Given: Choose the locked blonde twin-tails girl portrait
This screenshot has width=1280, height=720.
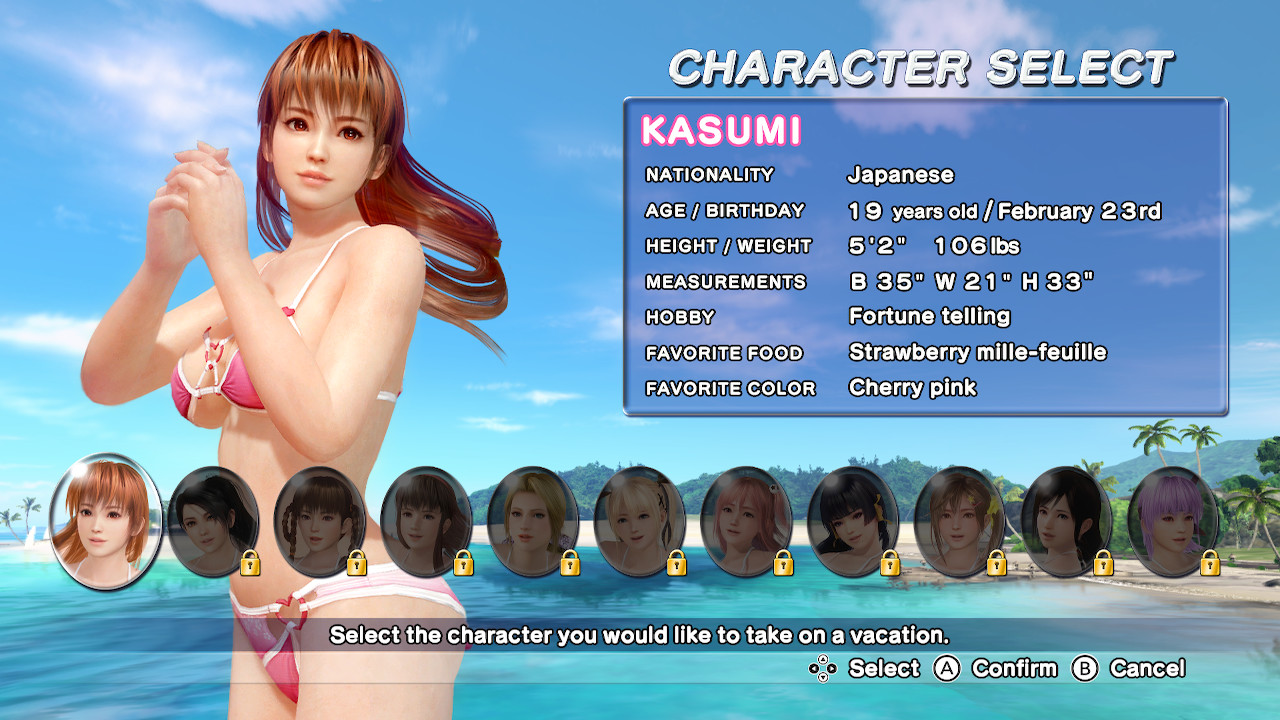Looking at the screenshot, I should (x=640, y=521).
